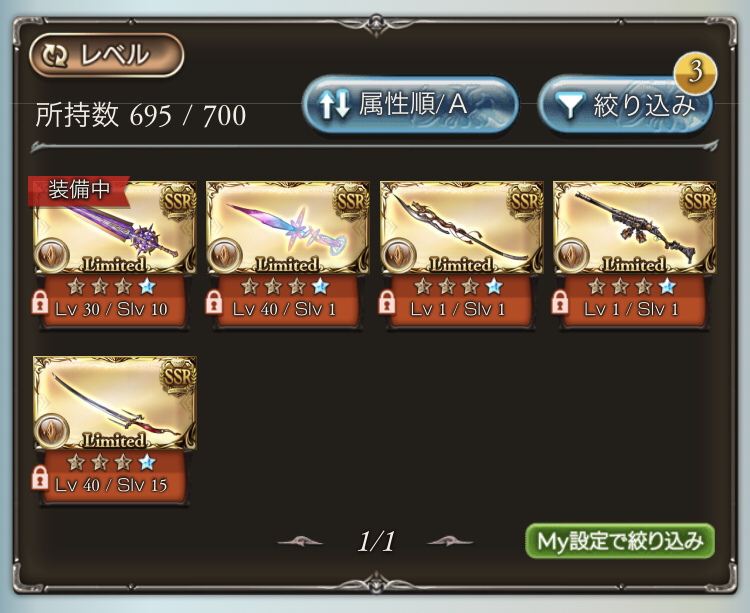This screenshot has height=613, width=750.
Task: Pick the curved bow weapon Lv 1
Action: click(x=462, y=231)
